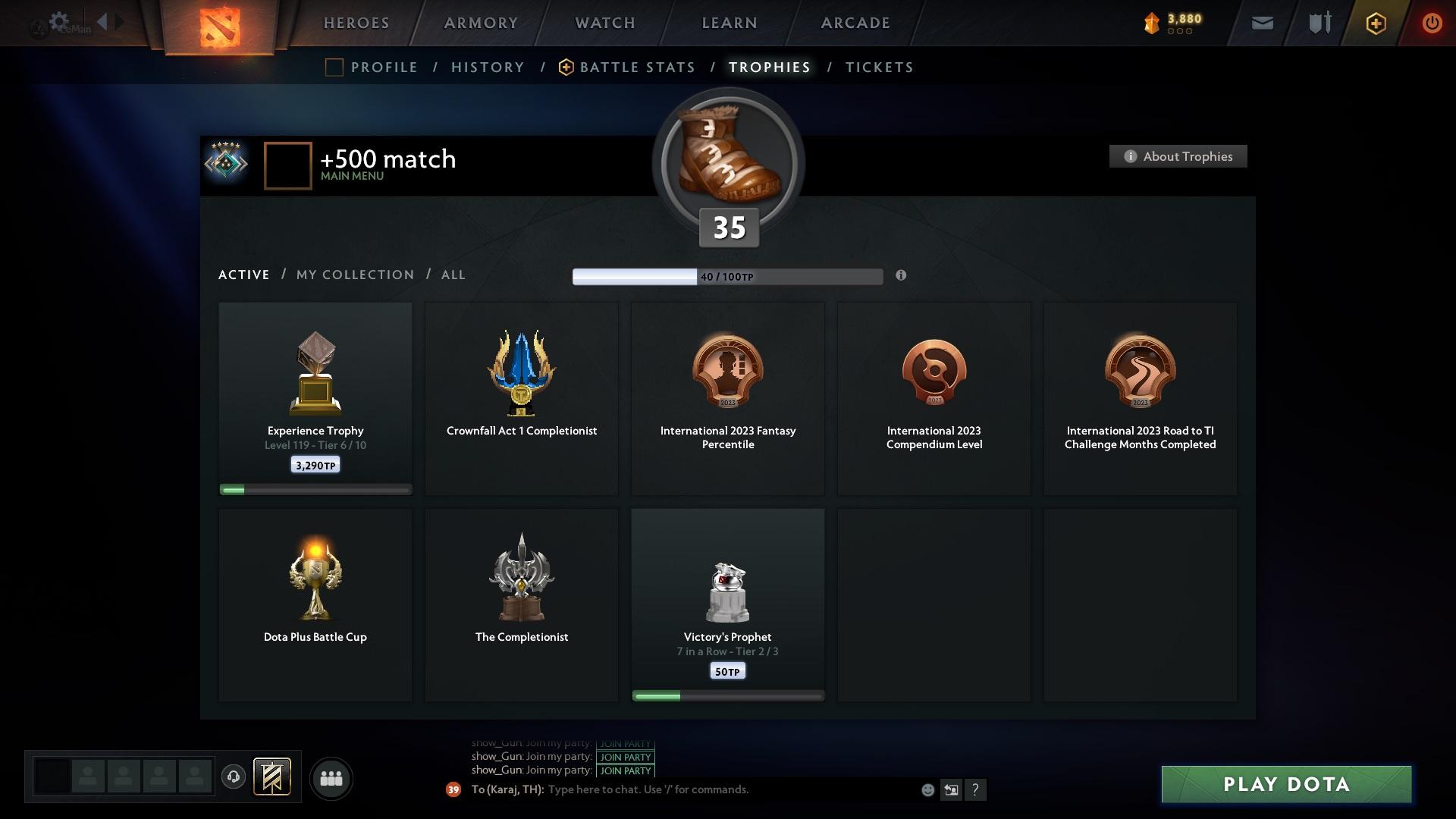Click the guild banner icon
Screen dimensions: 1456x819
click(x=273, y=778)
